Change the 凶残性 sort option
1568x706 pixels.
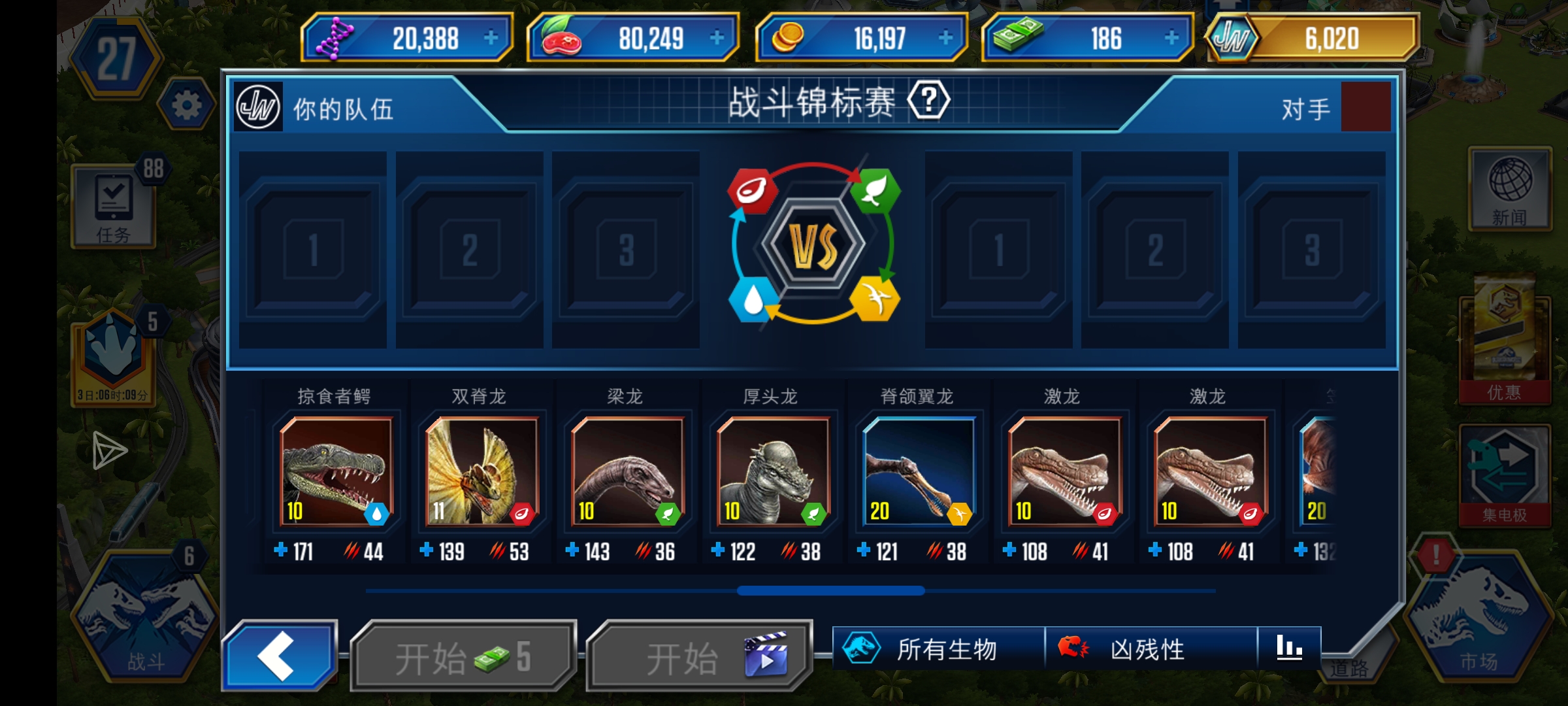(1151, 649)
